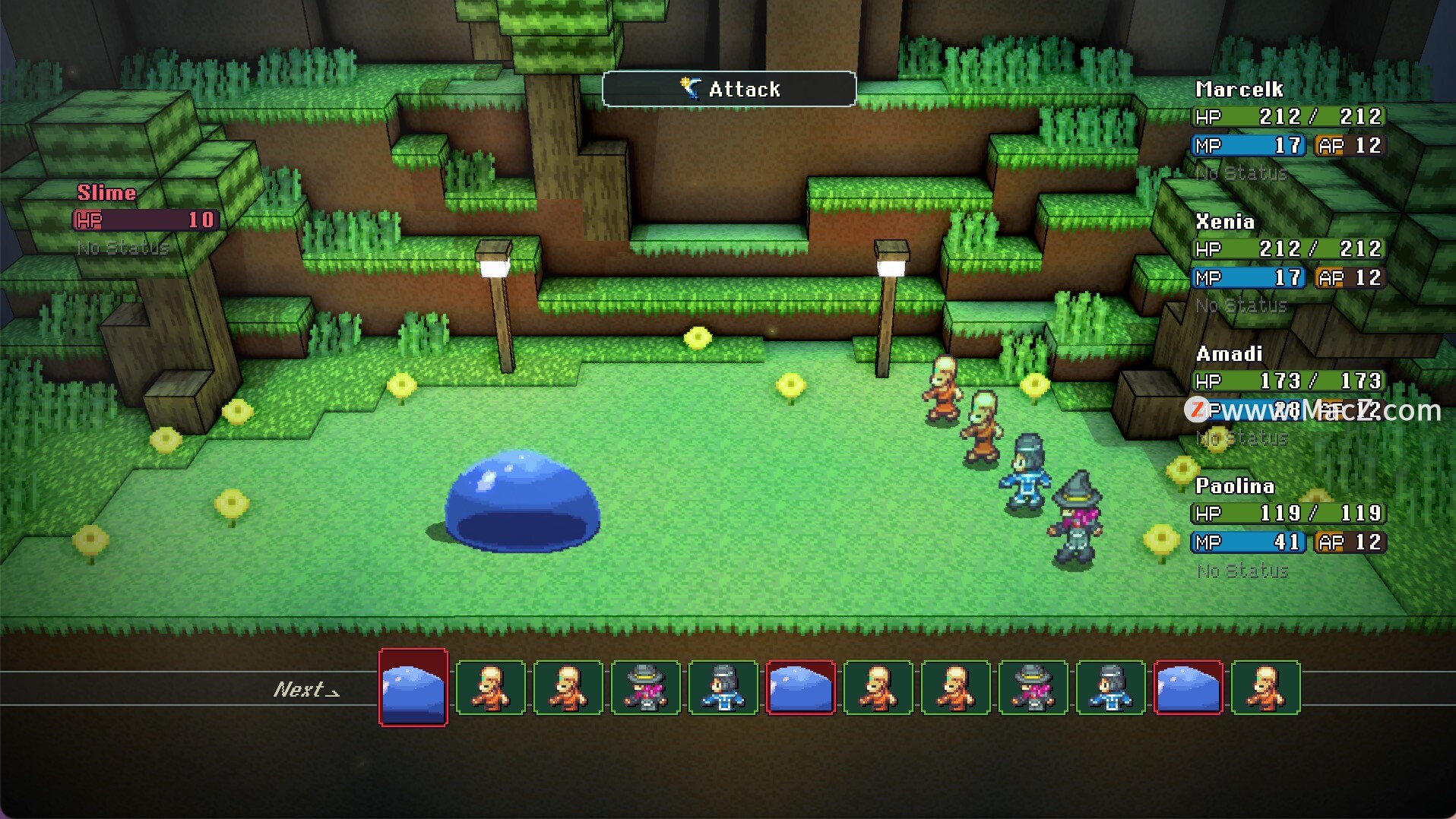Select Amadi's party status panel
This screenshot has height=819, width=1456.
tap(1288, 394)
